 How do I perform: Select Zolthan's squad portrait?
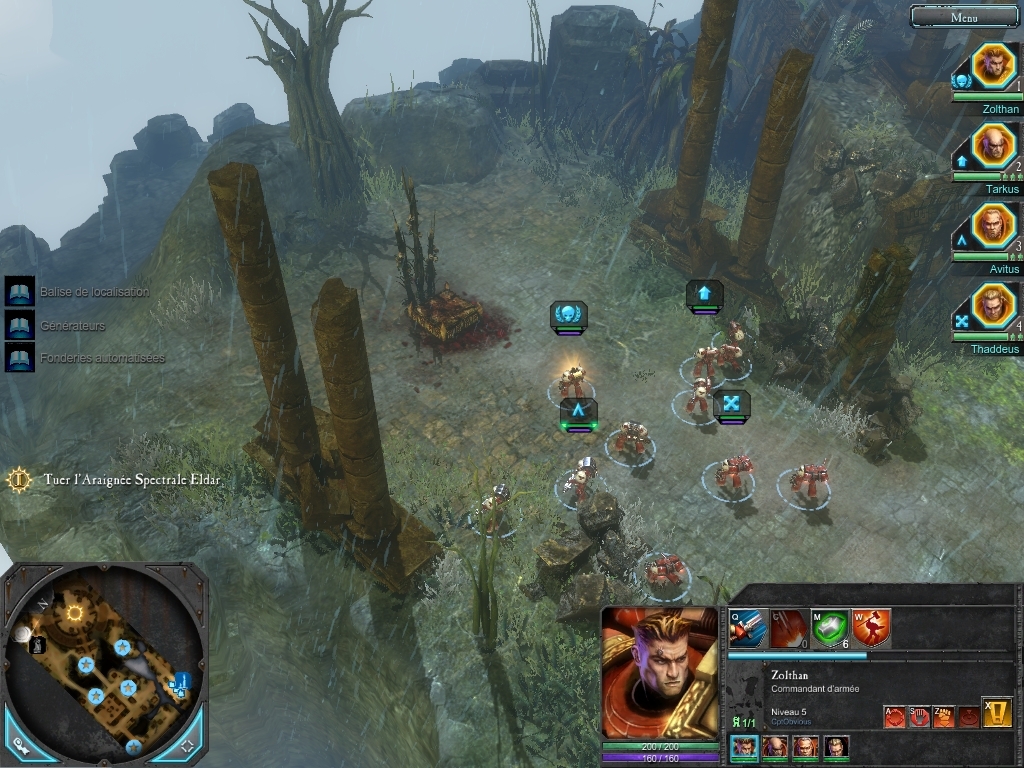993,66
